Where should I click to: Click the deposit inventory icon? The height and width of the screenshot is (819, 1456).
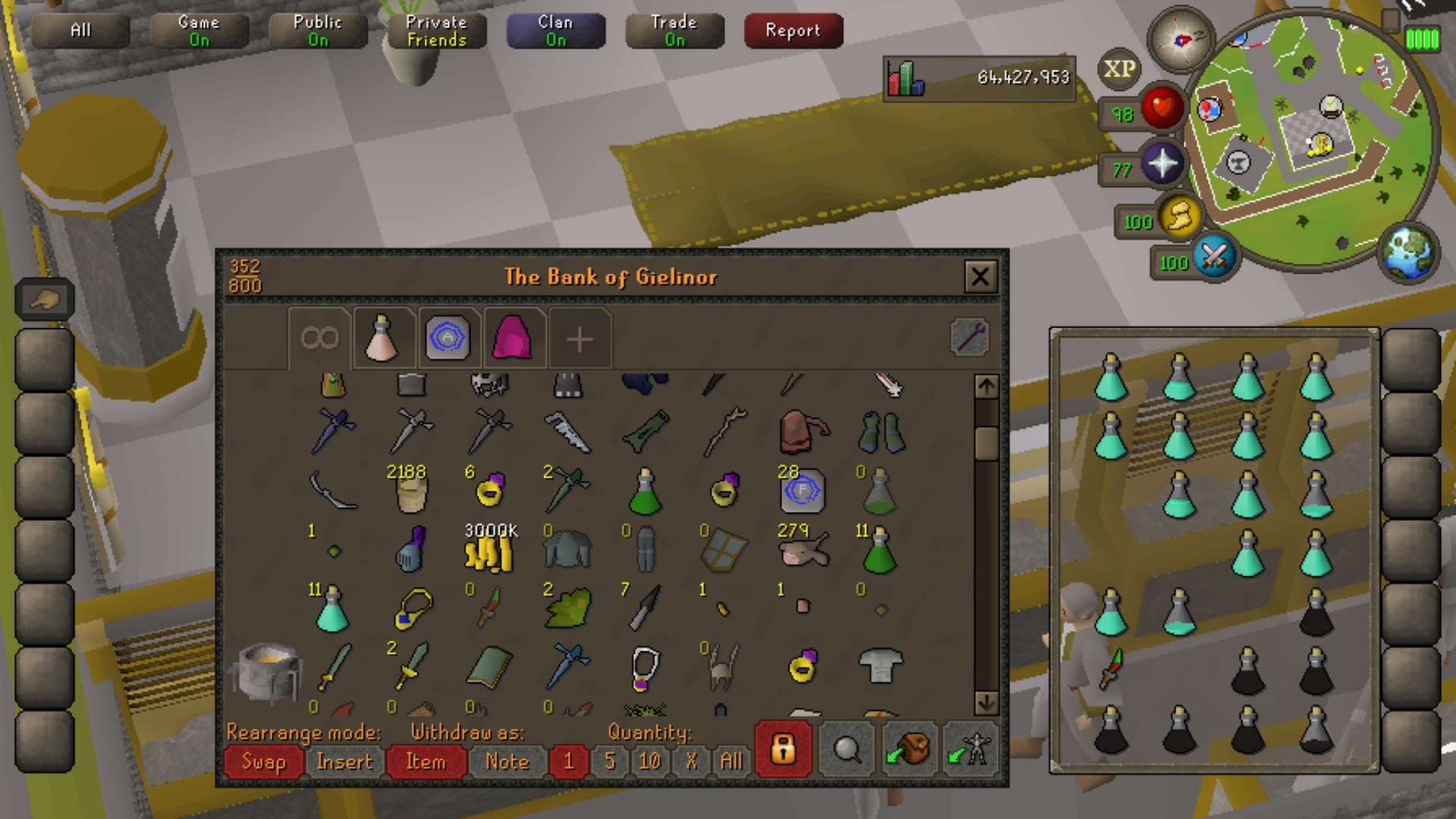[x=908, y=748]
